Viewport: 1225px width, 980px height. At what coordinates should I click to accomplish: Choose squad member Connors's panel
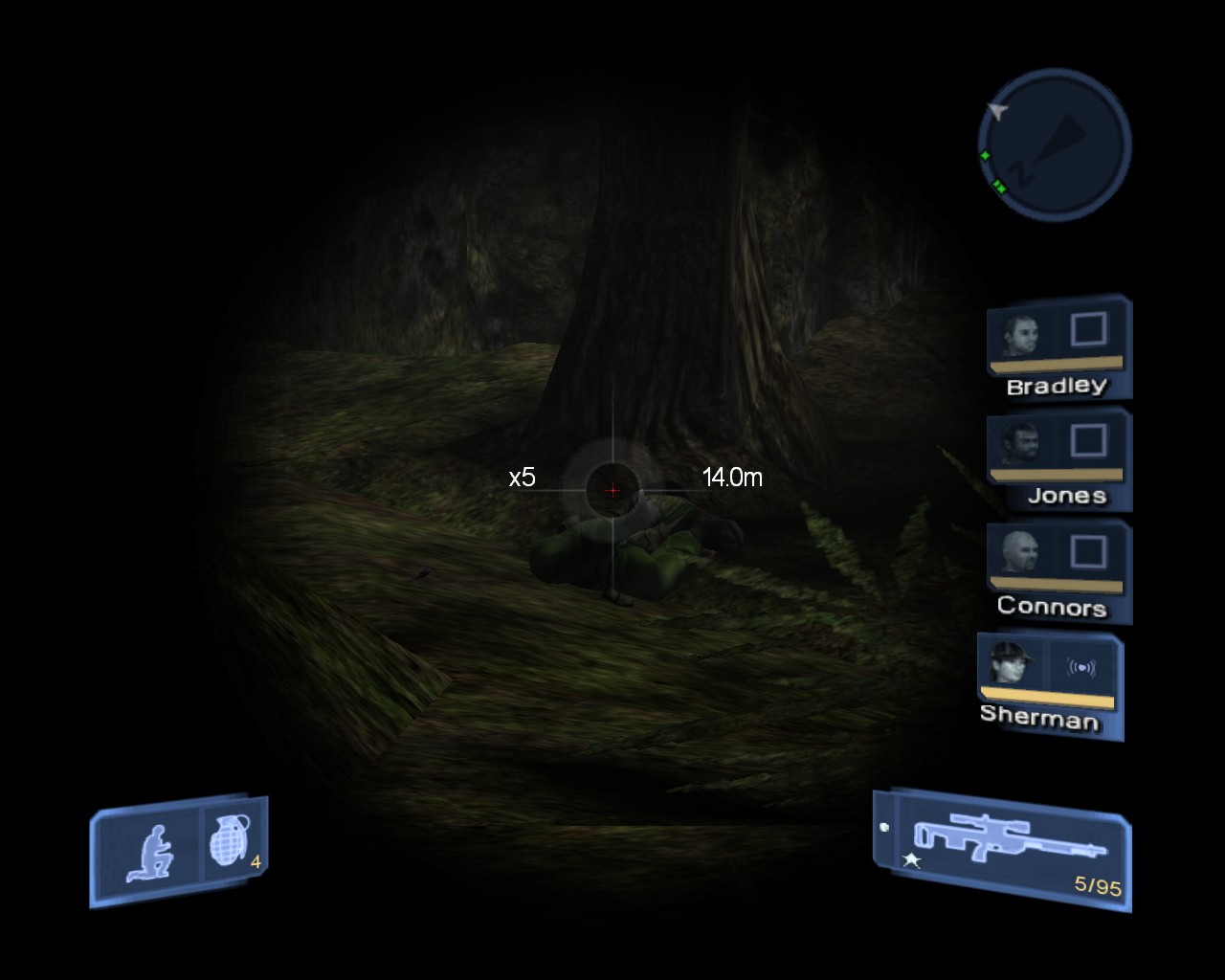(1058, 569)
